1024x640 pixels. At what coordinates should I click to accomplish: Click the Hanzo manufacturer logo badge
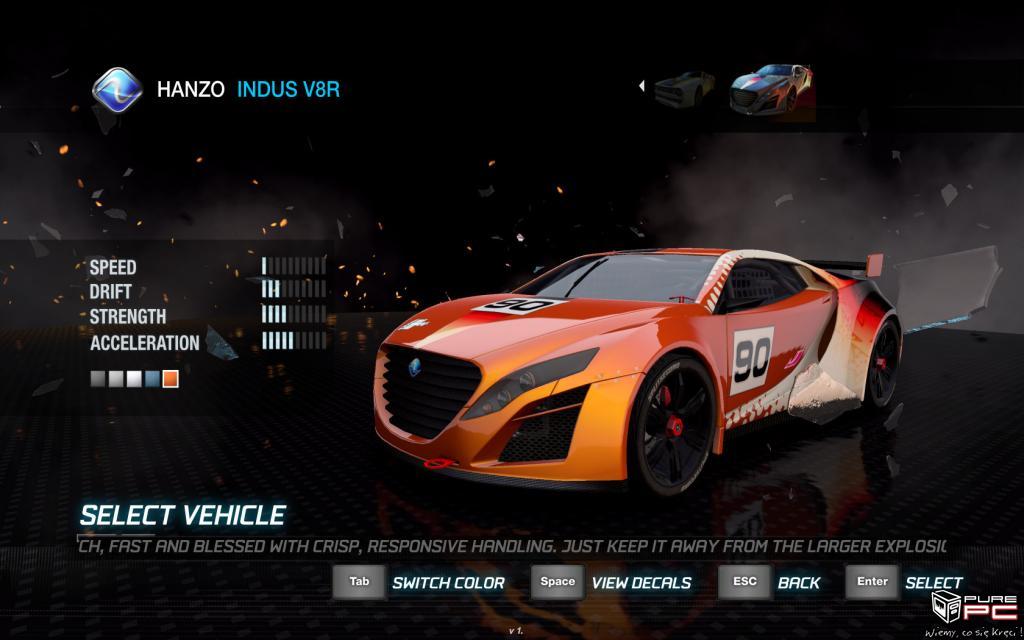[x=118, y=89]
